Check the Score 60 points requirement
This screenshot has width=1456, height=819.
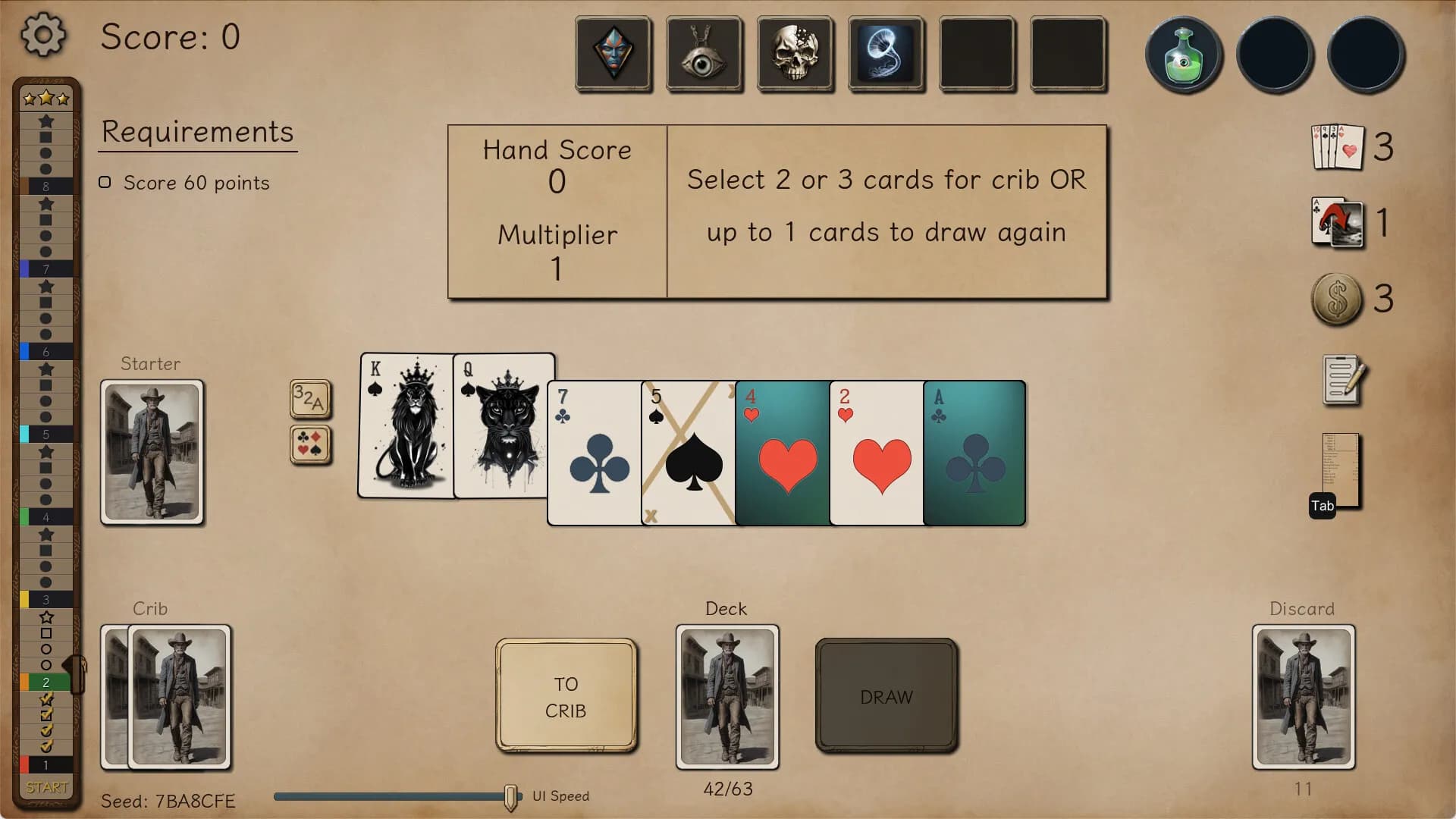point(105,182)
